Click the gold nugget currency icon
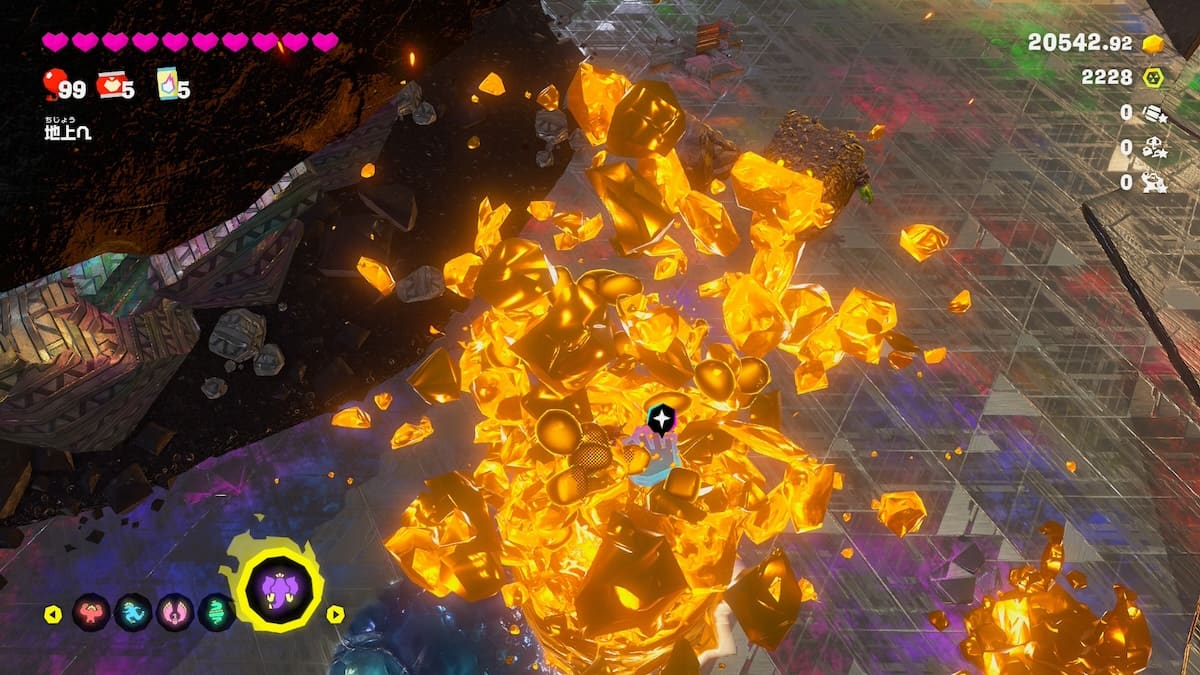The width and height of the screenshot is (1200, 675). pos(1153,44)
